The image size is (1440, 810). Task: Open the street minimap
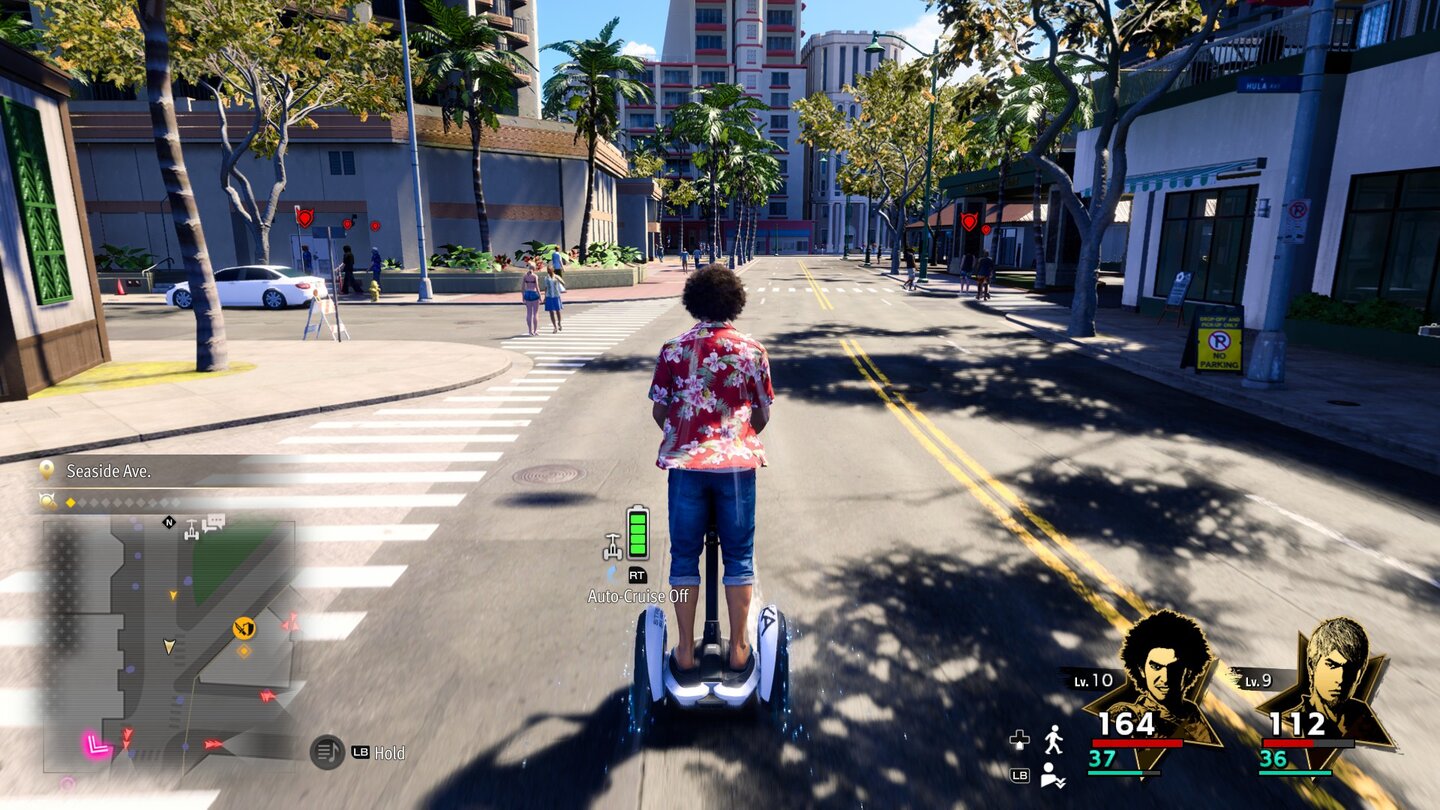point(169,645)
